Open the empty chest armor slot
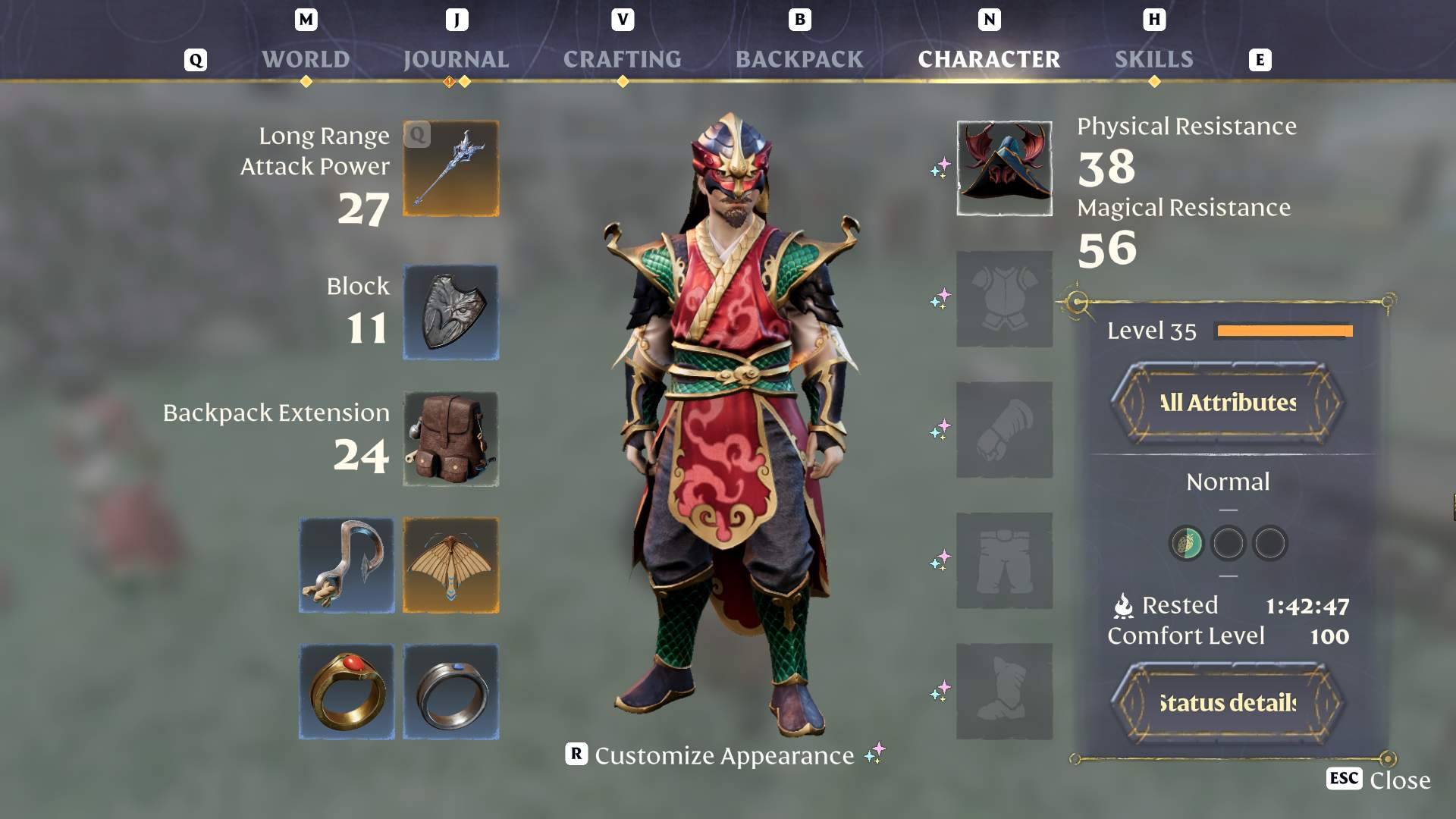The height and width of the screenshot is (819, 1456). pos(1004,300)
